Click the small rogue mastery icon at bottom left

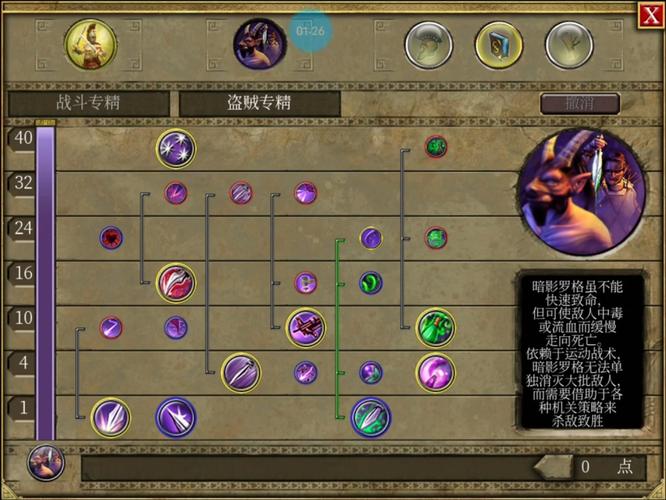point(45,463)
